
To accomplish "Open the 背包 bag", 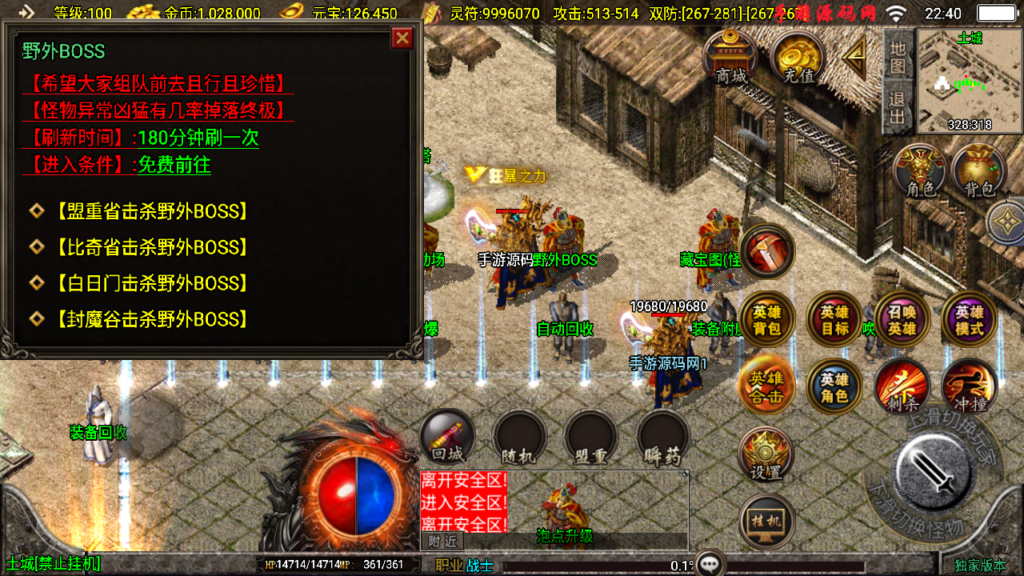I will click(978, 172).
